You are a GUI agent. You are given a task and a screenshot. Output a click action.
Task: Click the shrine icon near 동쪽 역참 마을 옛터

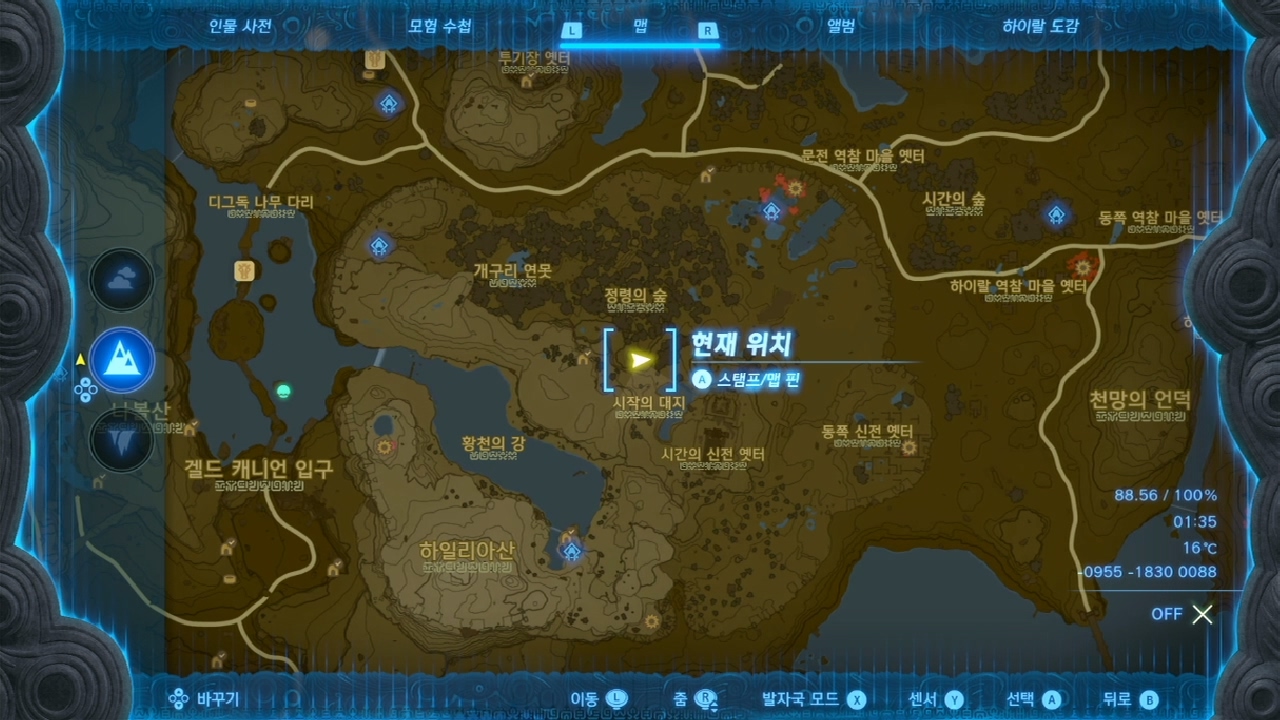[1056, 214]
